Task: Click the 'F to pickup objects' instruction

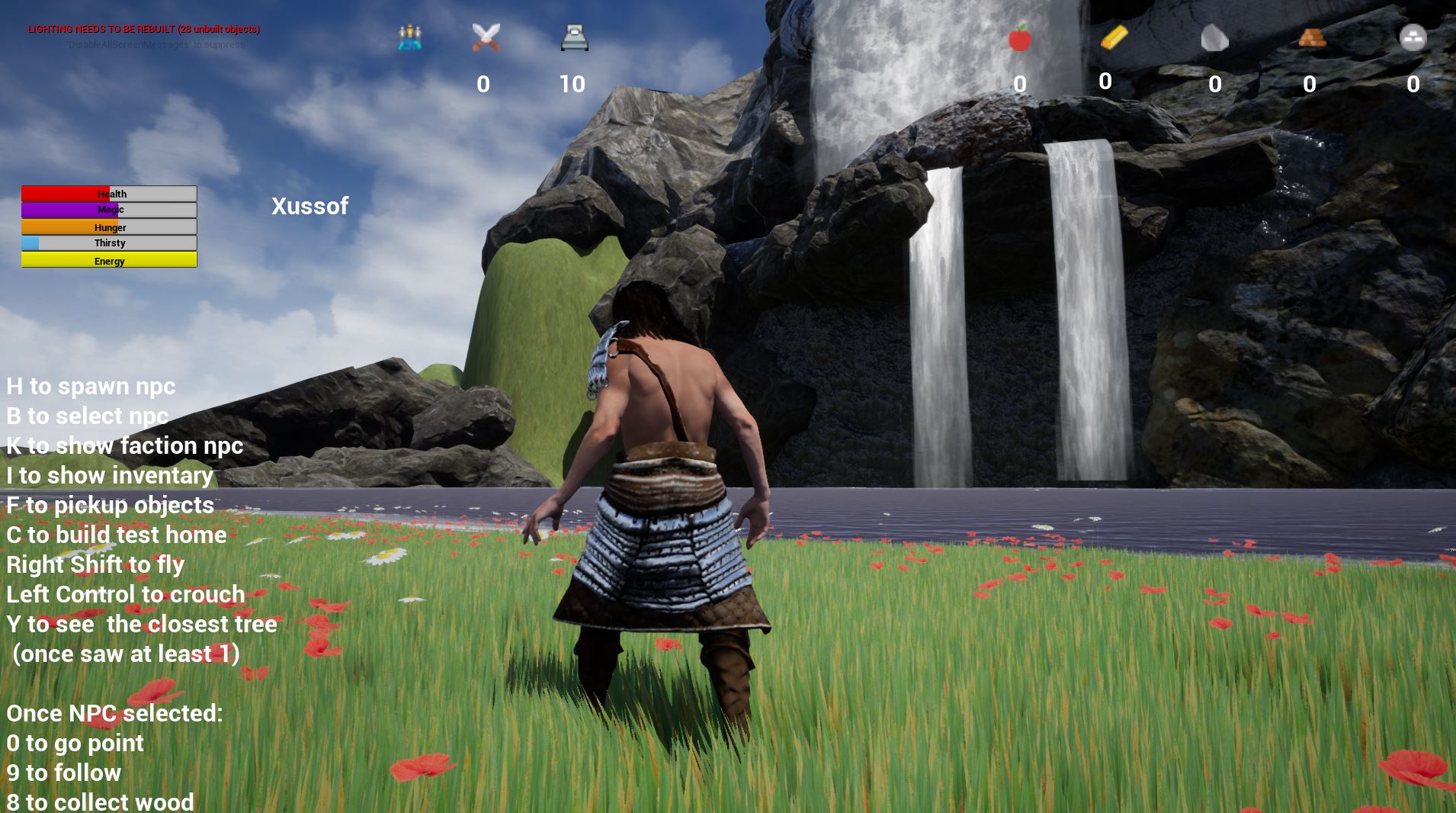Action: (109, 505)
